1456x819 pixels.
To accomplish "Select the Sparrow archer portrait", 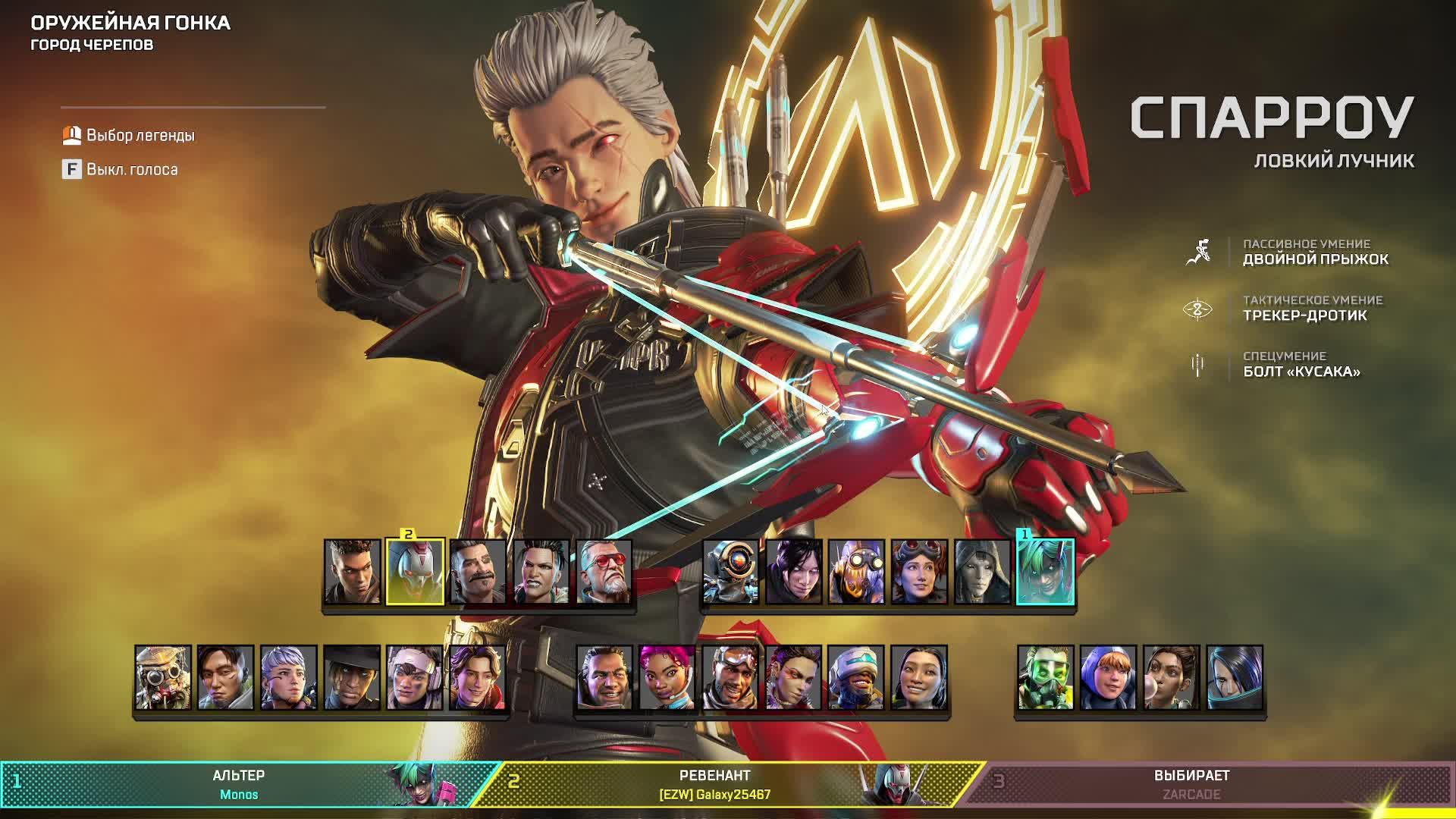I will pos(477,678).
